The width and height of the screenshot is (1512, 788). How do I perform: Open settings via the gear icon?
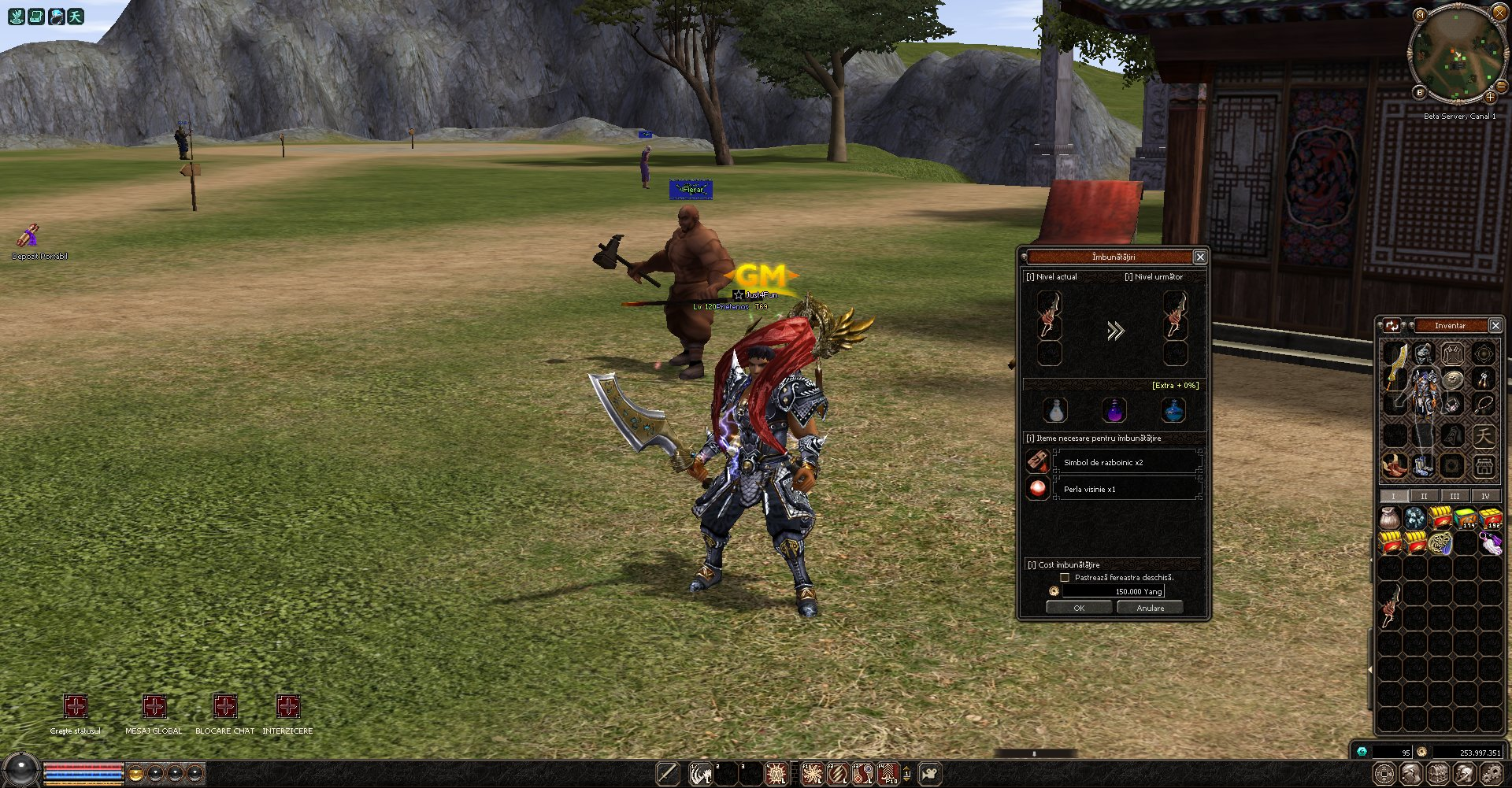[x=1491, y=774]
